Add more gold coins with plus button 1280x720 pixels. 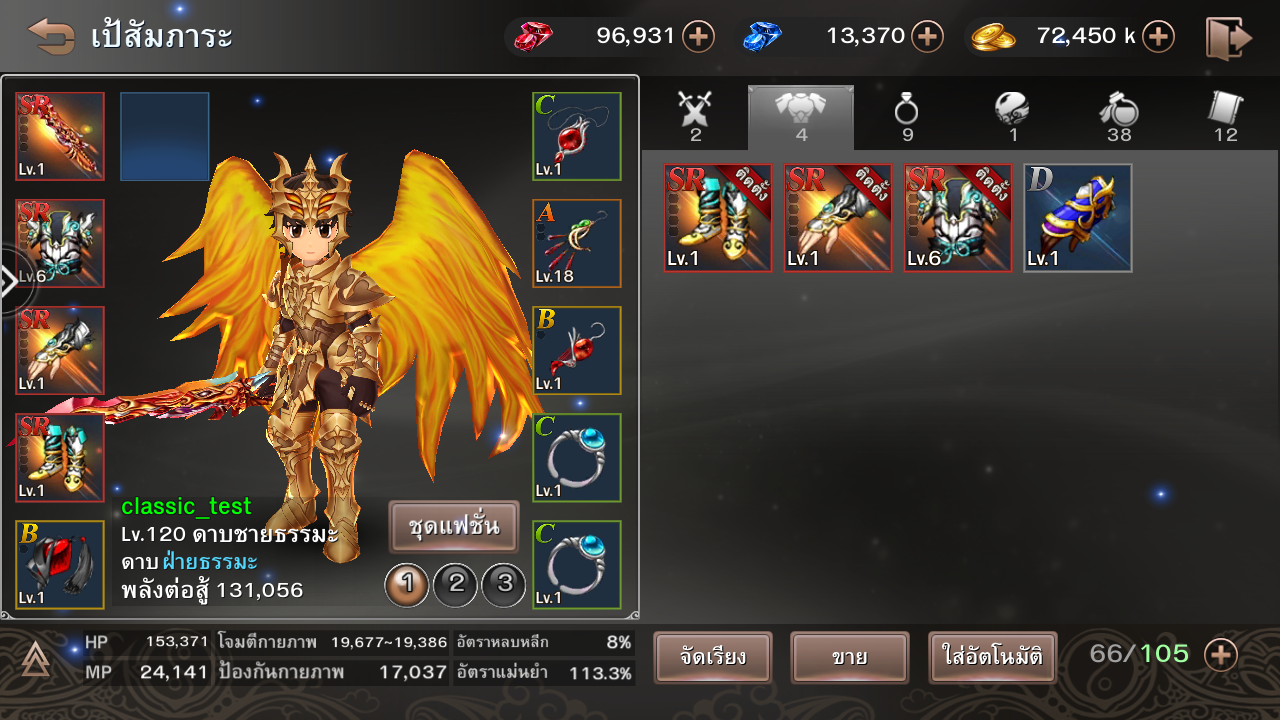[x=1158, y=37]
